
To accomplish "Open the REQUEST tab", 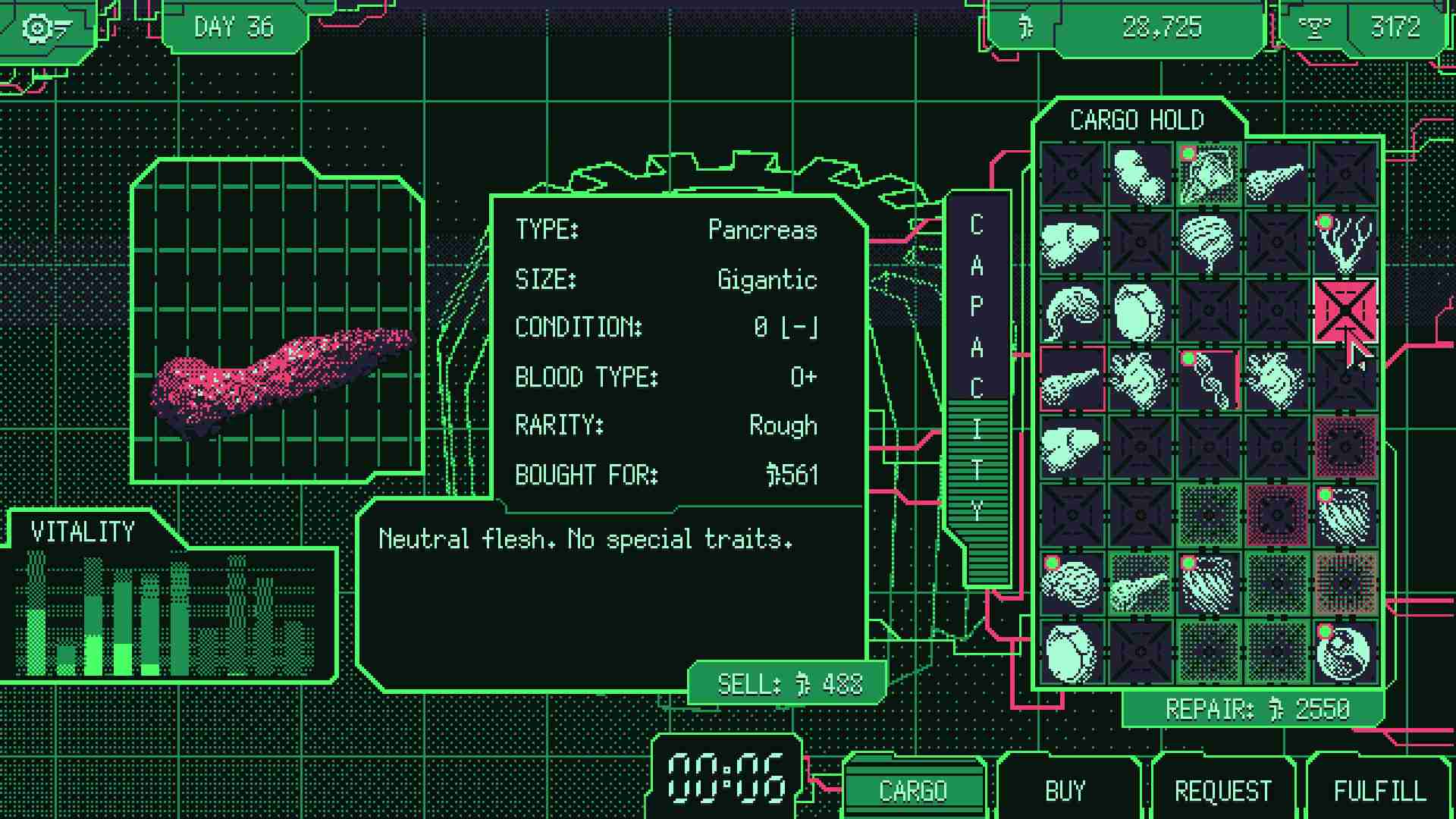I will tap(1222, 790).
